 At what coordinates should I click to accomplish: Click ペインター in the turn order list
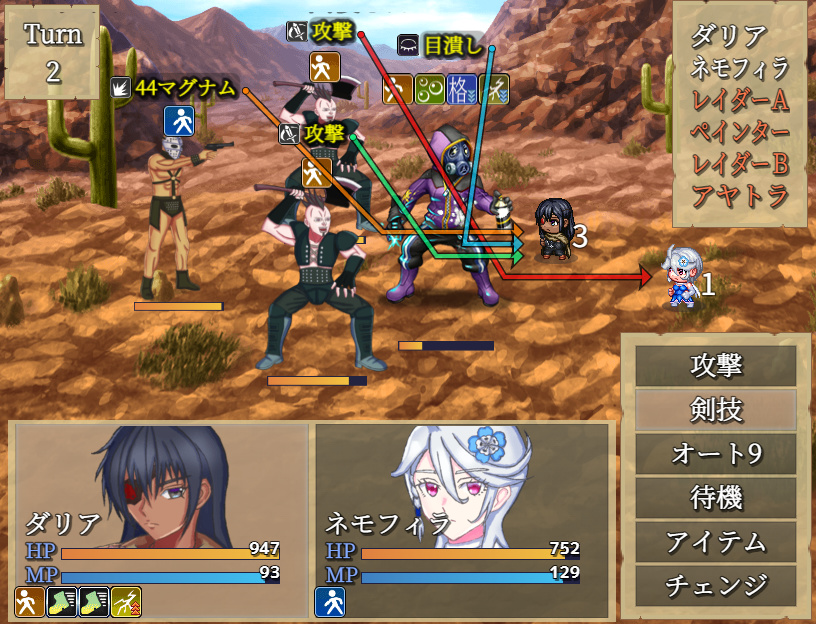click(x=740, y=132)
